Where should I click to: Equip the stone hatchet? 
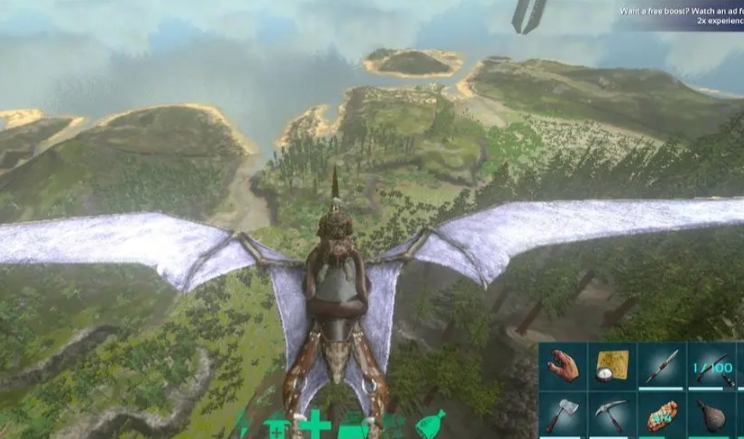click(x=563, y=414)
